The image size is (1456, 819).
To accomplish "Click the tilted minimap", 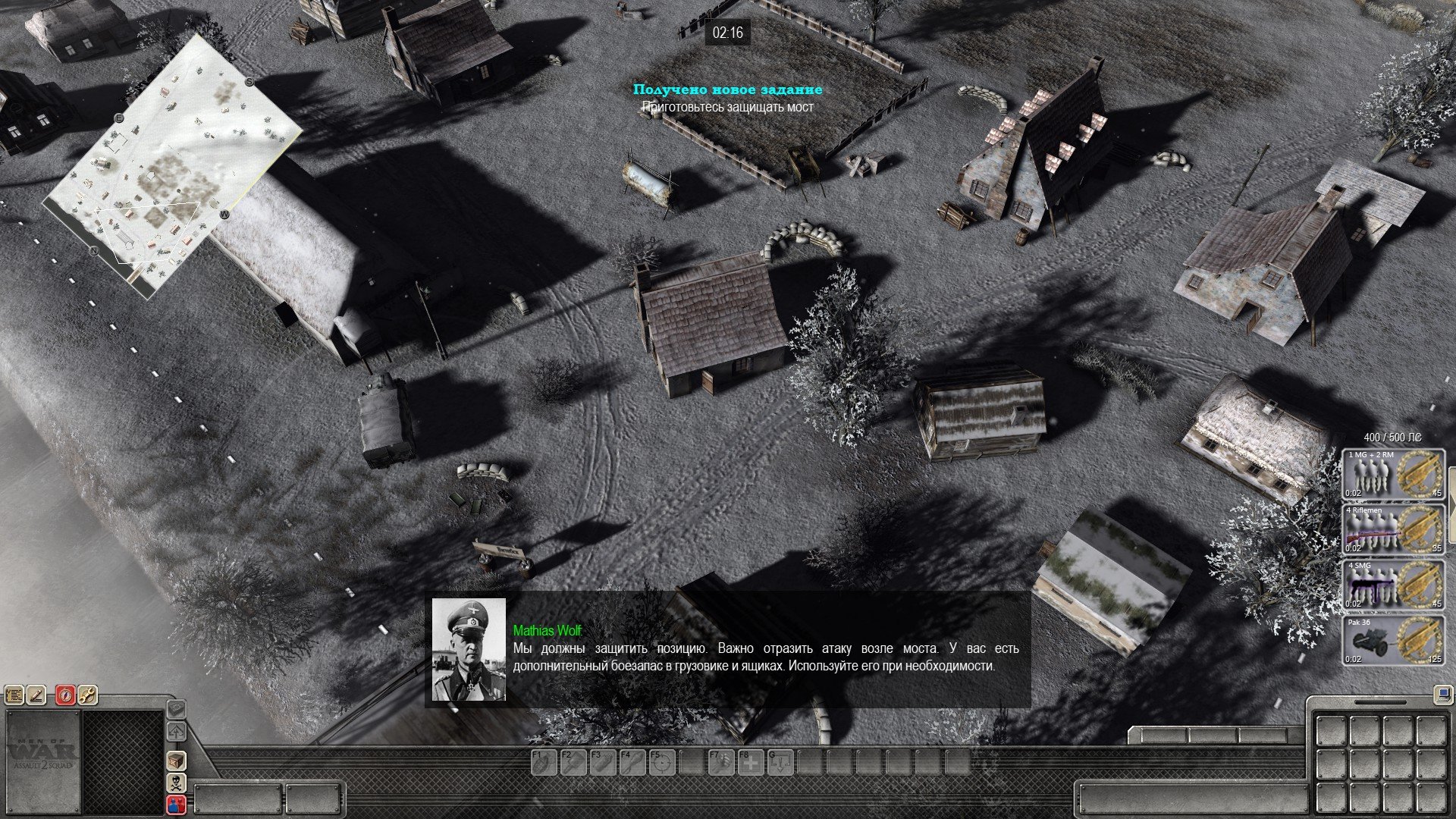I will (171, 163).
